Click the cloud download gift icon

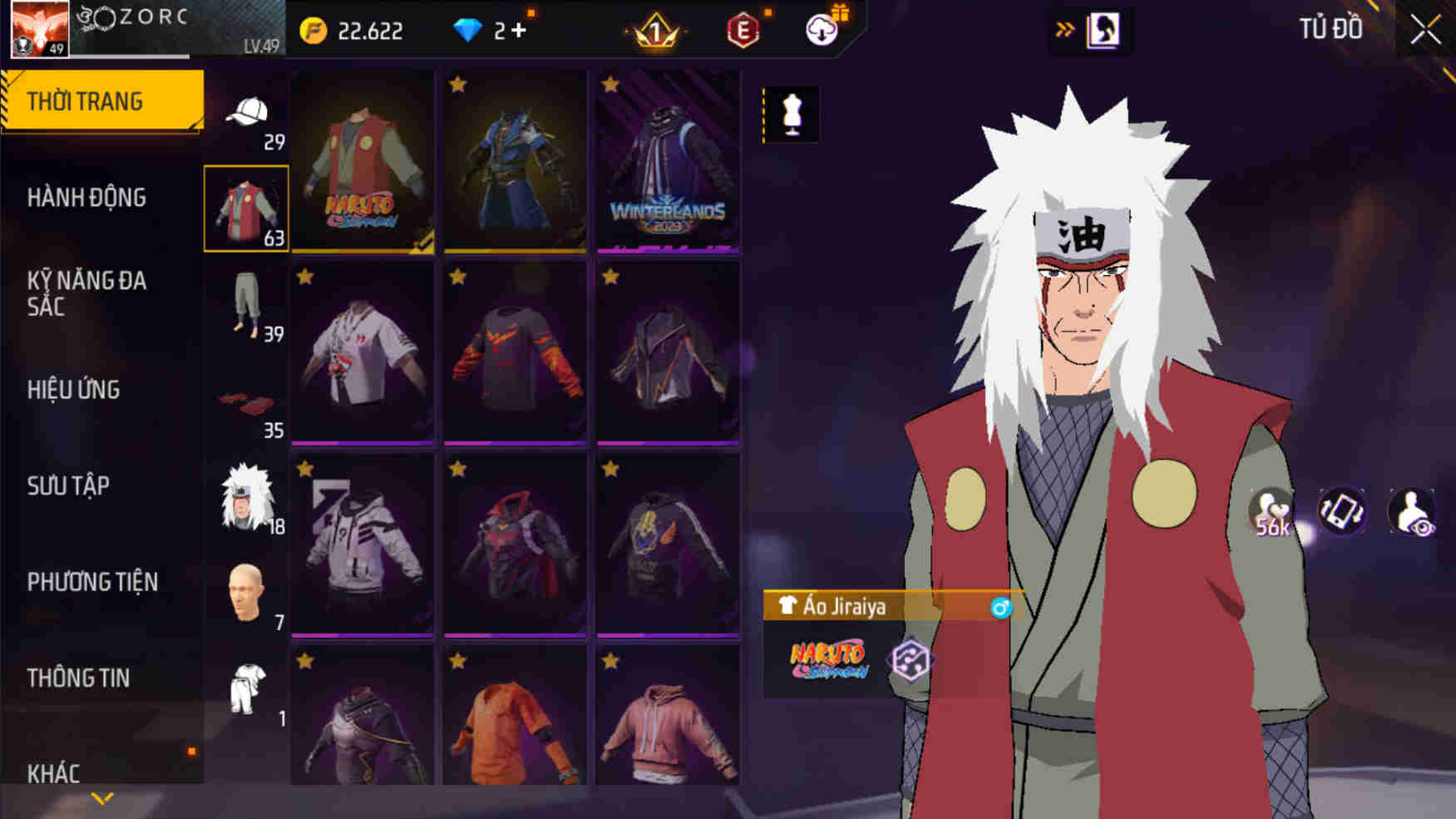tap(822, 30)
